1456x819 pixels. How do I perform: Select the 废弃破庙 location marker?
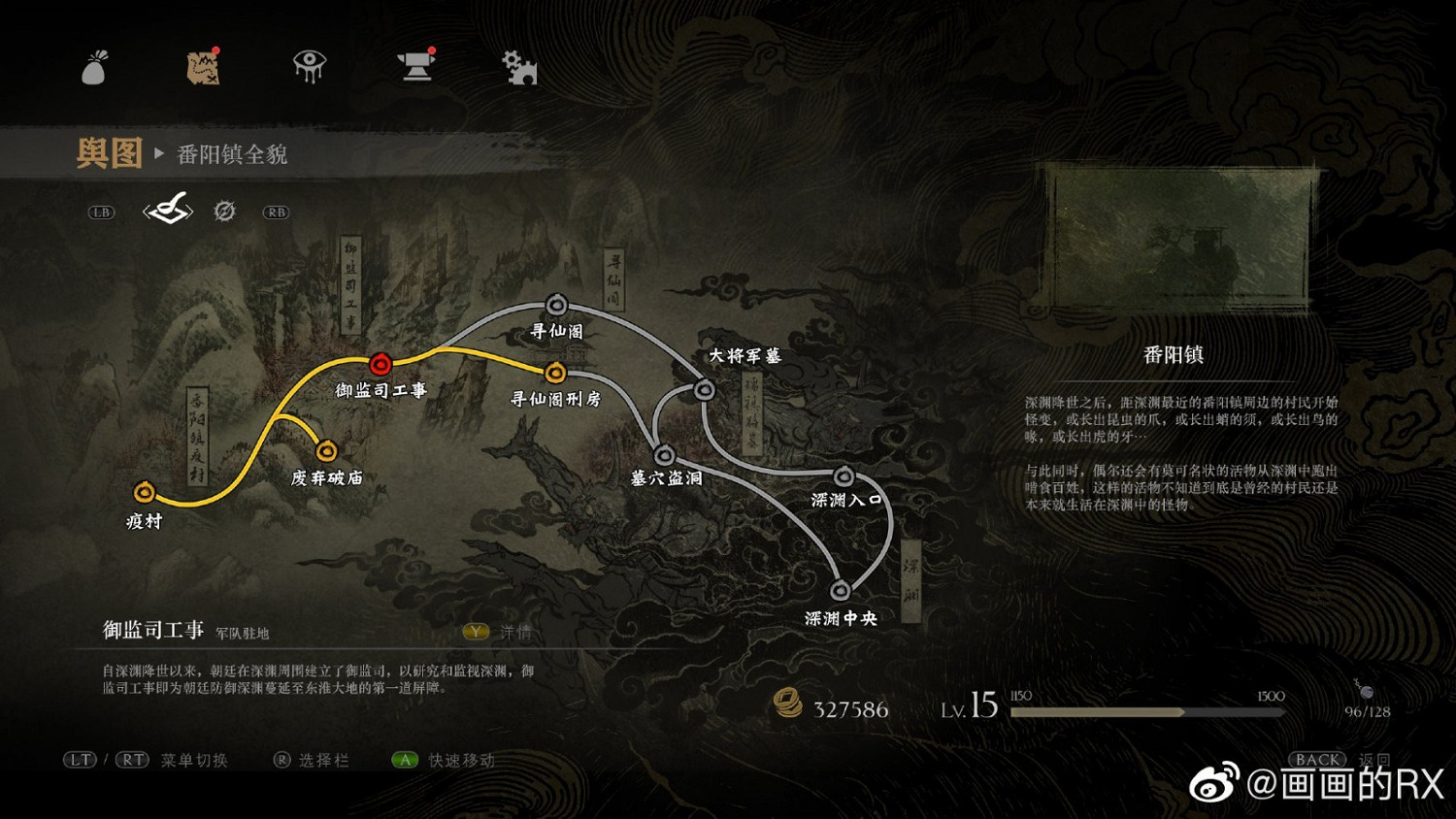tap(327, 451)
